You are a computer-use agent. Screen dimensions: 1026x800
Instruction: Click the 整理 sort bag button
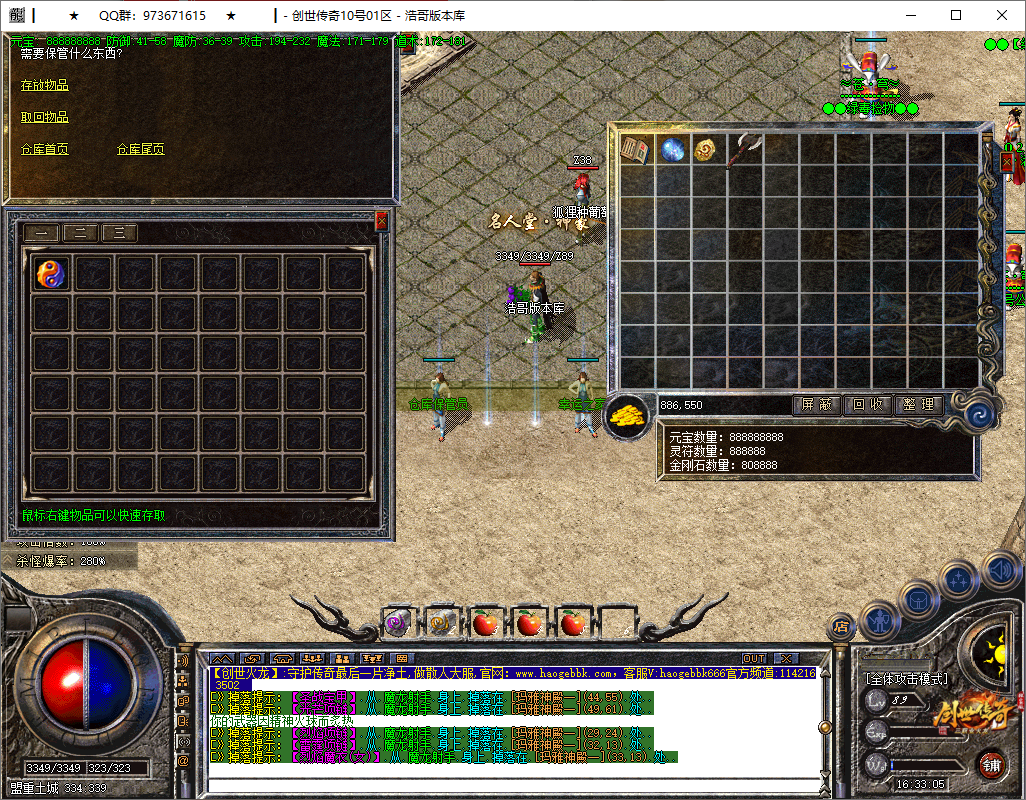click(918, 405)
